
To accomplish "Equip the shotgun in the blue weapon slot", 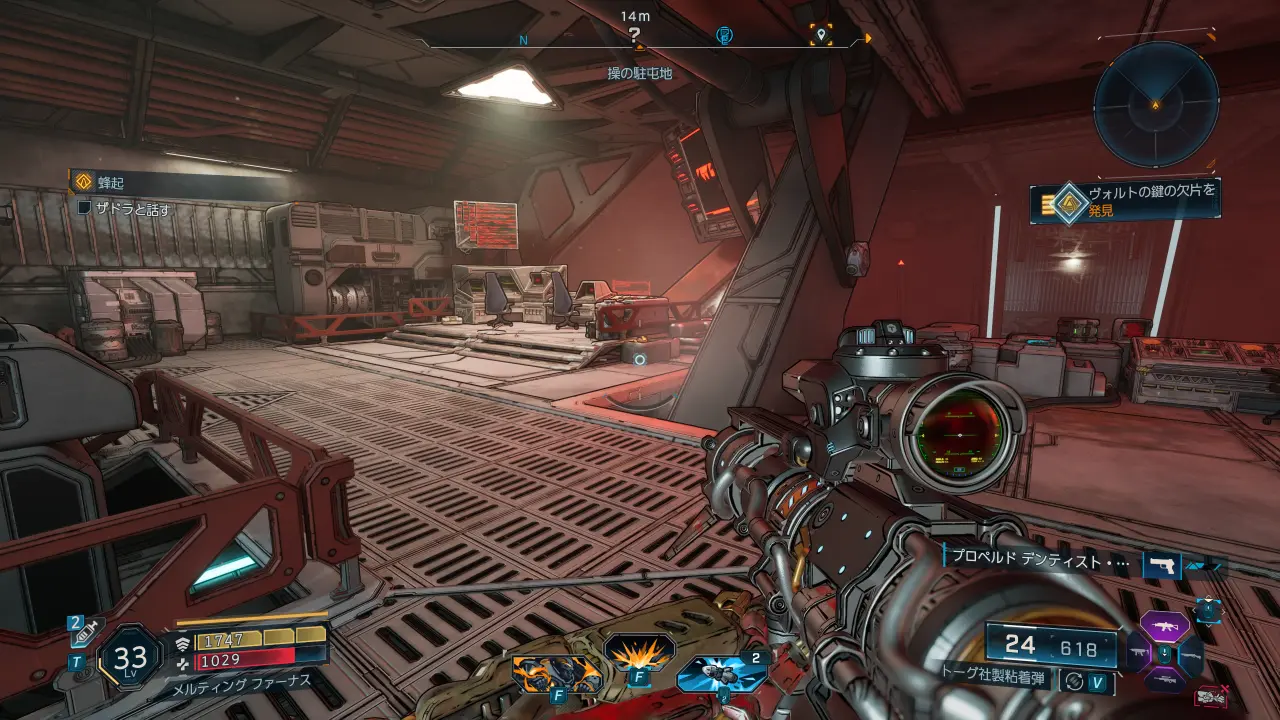I will click(1191, 655).
